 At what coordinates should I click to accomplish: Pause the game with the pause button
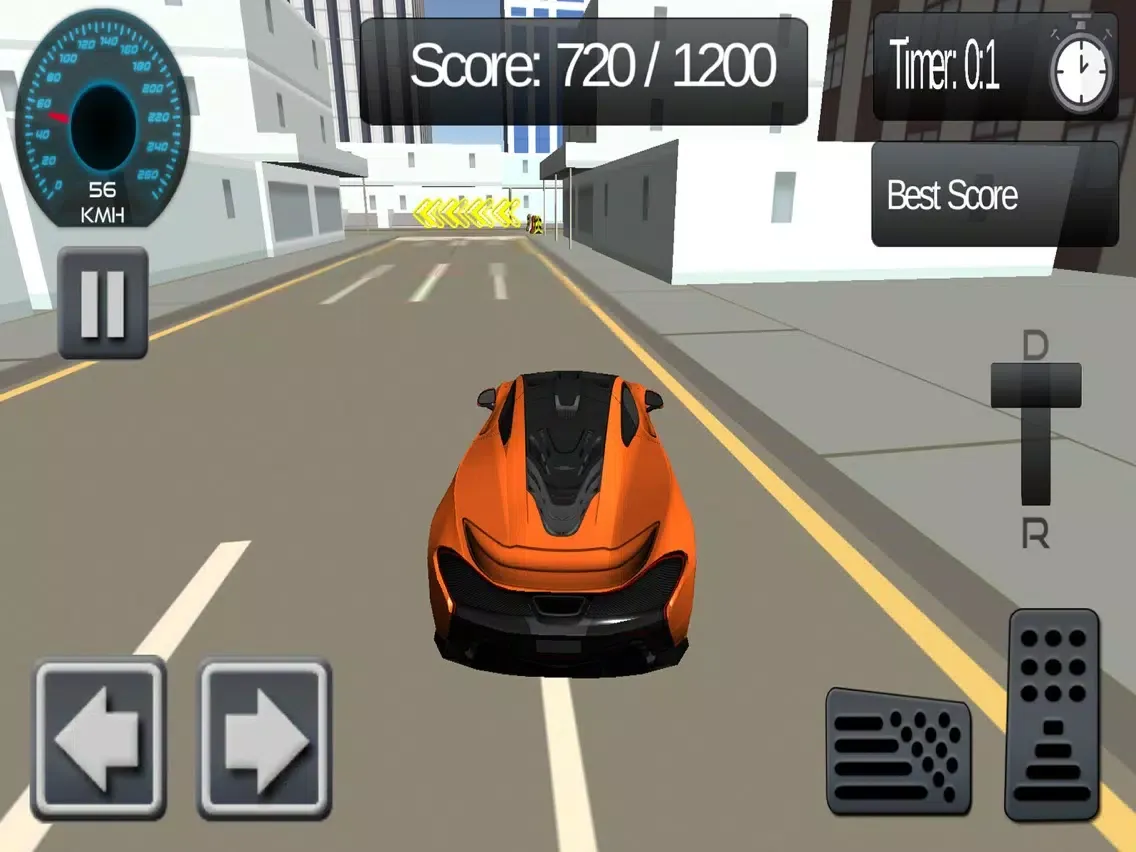103,303
